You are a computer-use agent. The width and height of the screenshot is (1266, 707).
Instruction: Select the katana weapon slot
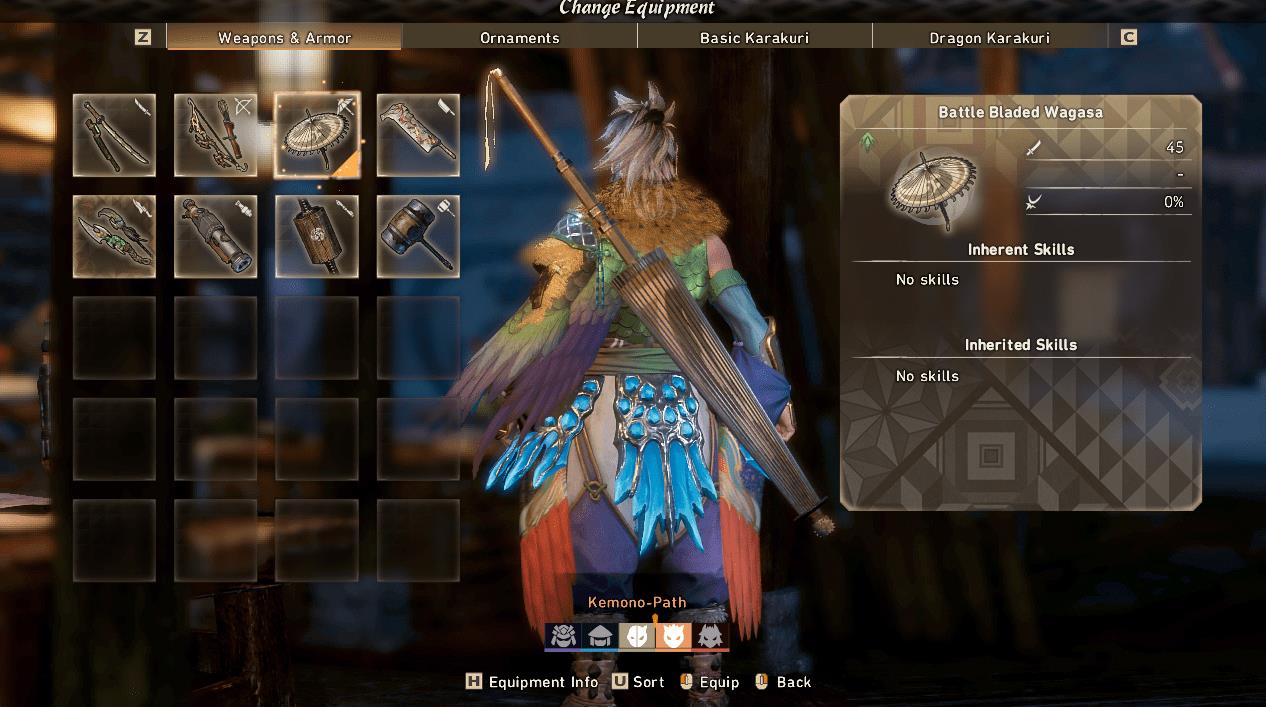tap(114, 135)
